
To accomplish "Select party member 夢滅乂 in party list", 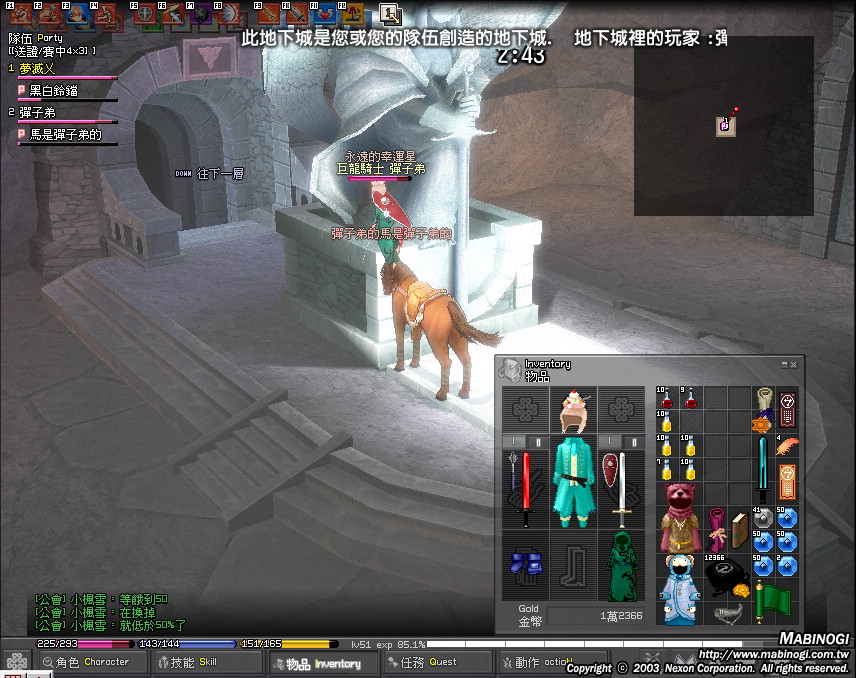I will pos(38,69).
